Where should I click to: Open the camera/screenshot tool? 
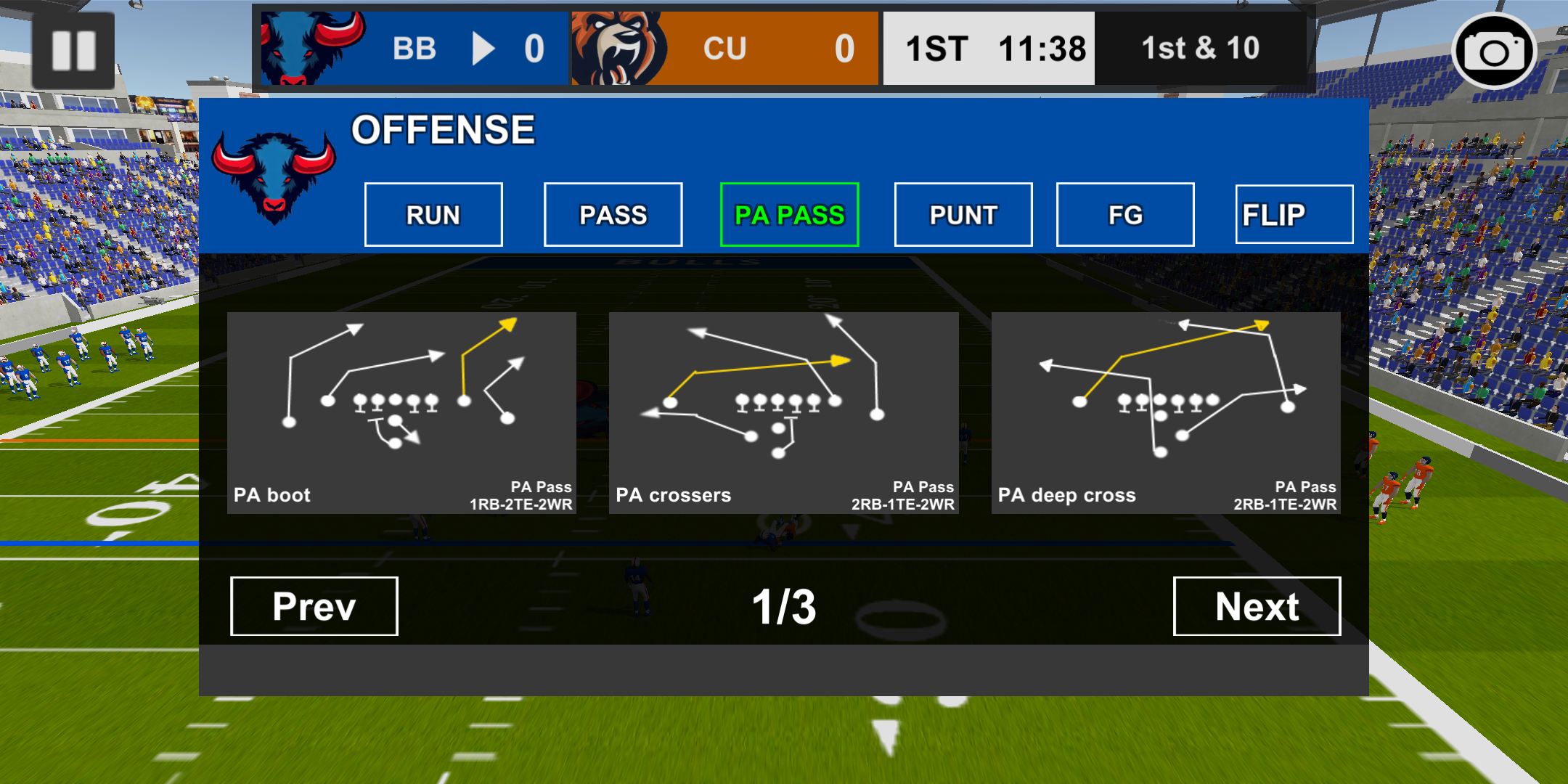point(1494,51)
